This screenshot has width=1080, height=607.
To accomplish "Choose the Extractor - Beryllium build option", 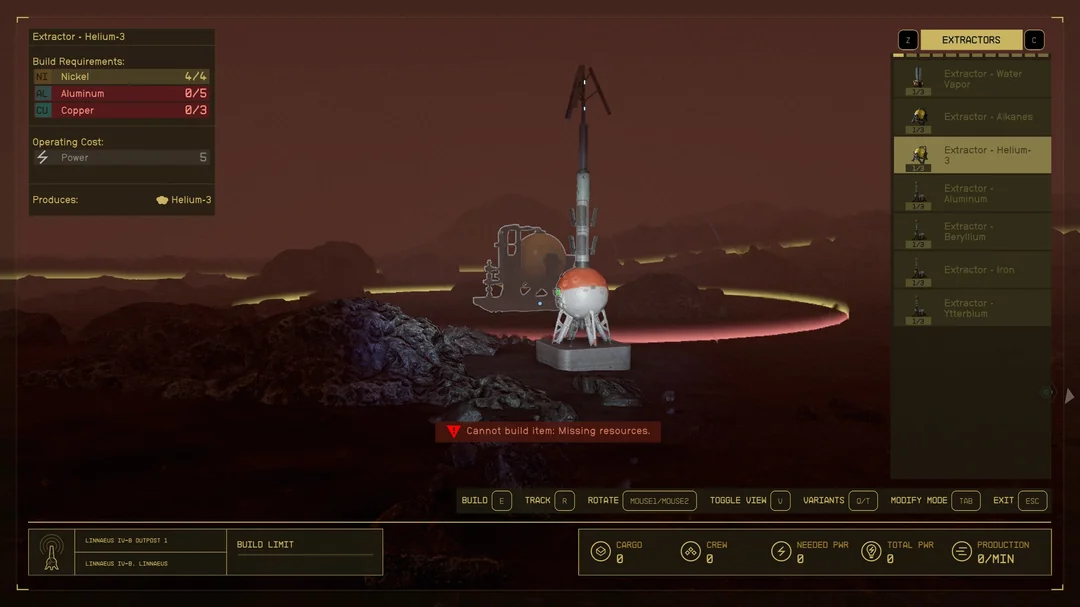I will [x=971, y=231].
